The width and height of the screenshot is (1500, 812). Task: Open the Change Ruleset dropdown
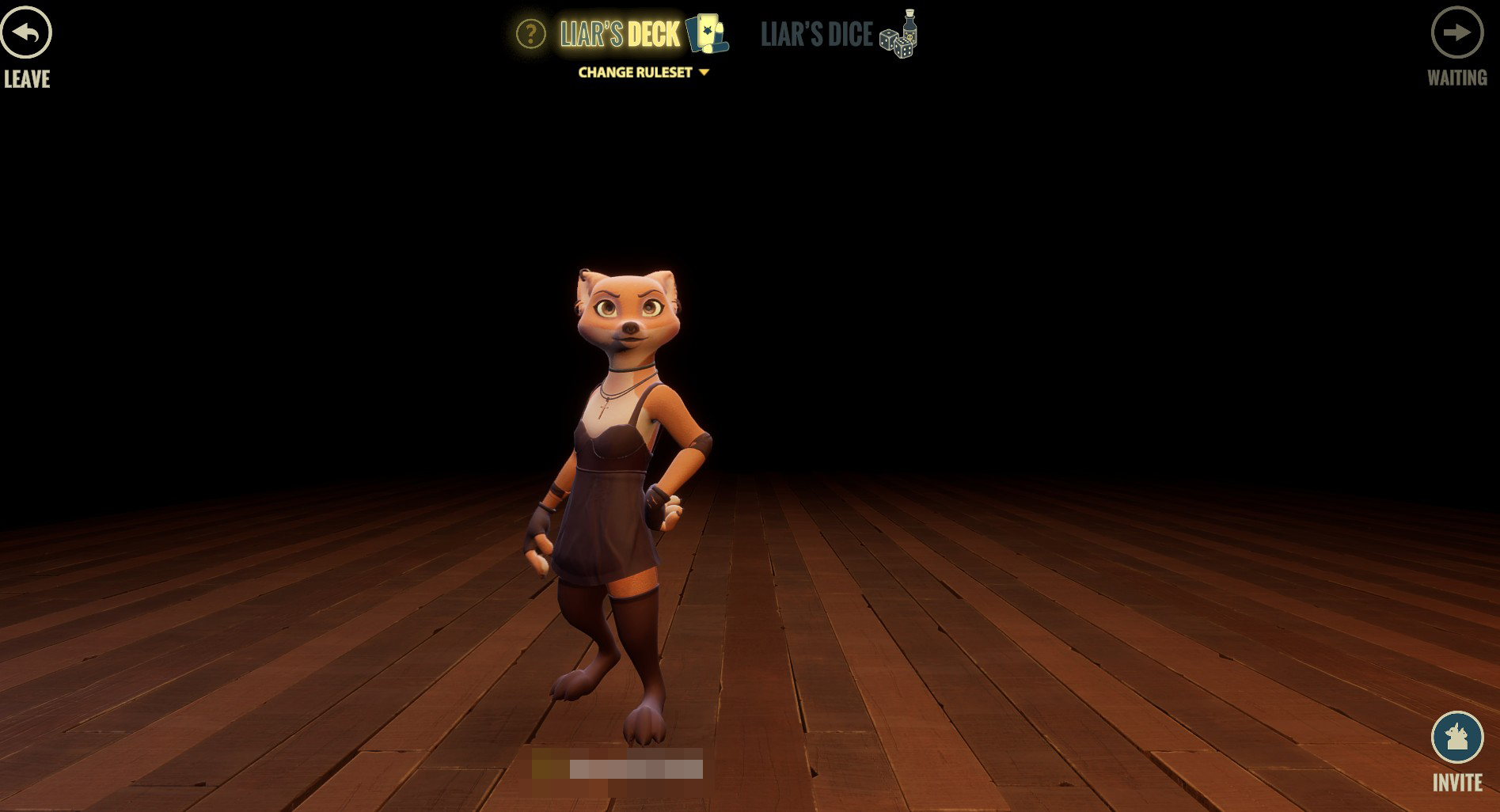(x=643, y=72)
